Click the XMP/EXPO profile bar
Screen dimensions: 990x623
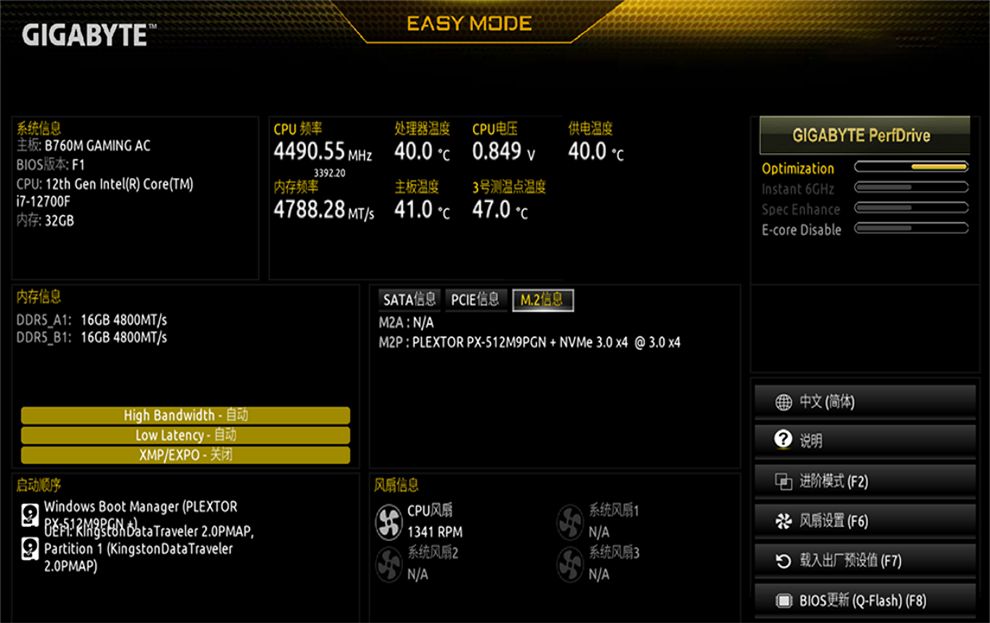click(x=185, y=455)
